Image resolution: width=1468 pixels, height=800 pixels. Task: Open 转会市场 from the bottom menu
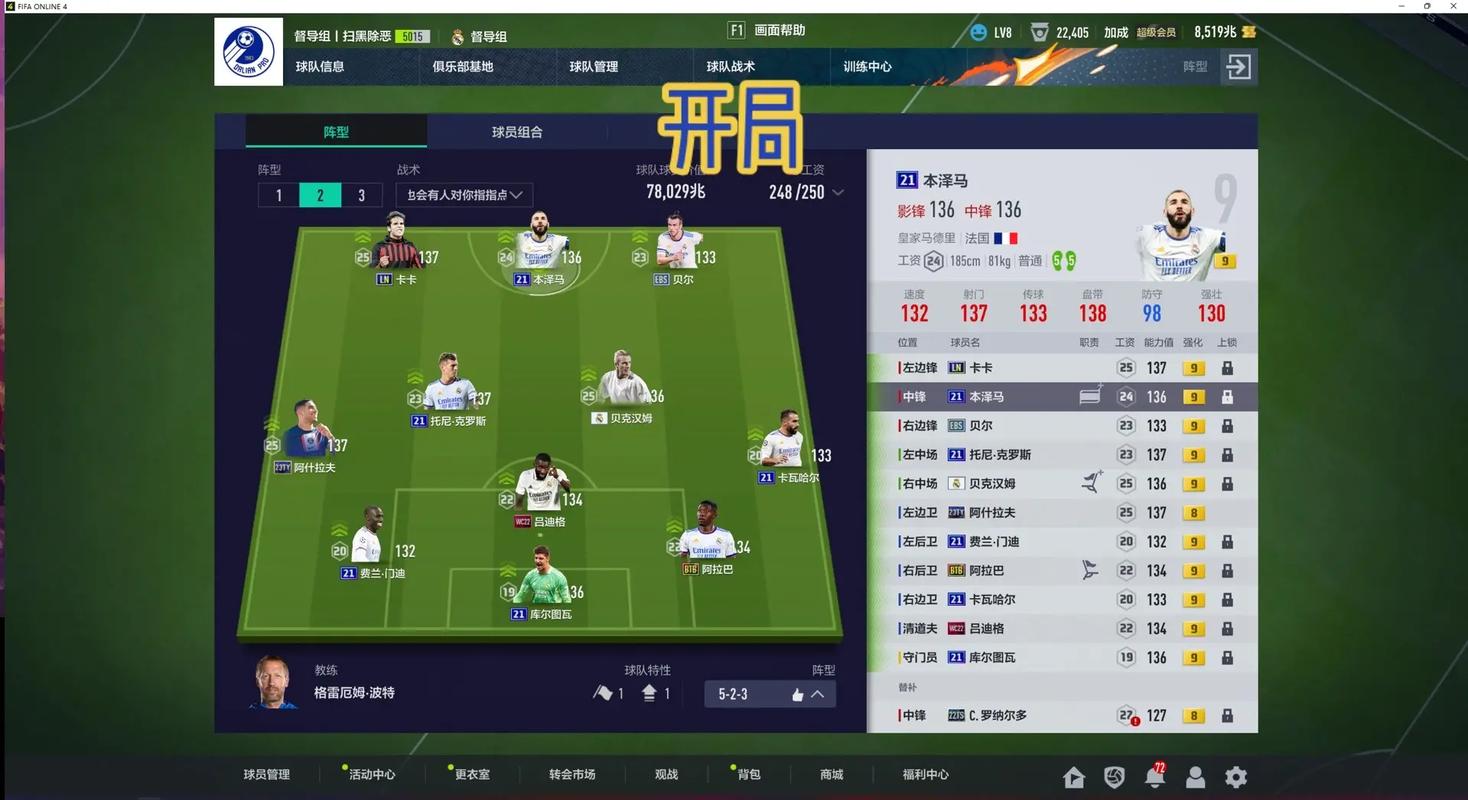coord(571,774)
